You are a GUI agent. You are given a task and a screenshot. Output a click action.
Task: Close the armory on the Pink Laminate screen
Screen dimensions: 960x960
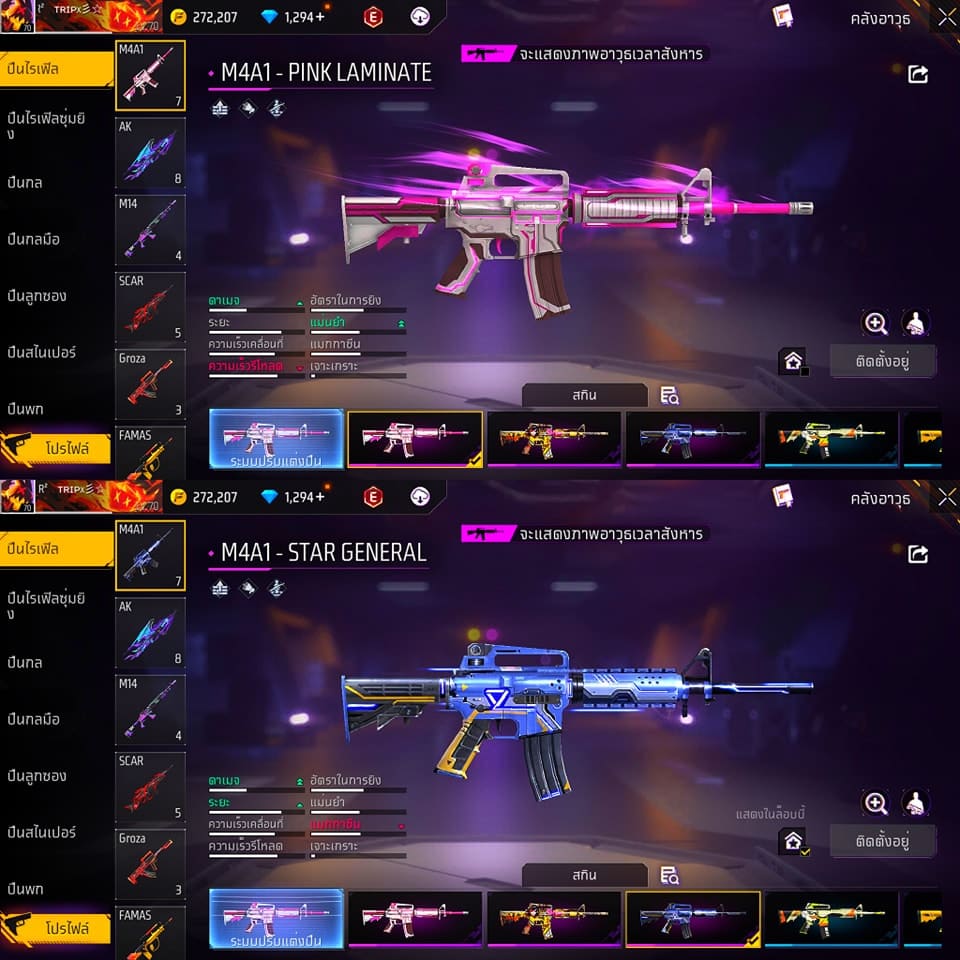click(945, 18)
